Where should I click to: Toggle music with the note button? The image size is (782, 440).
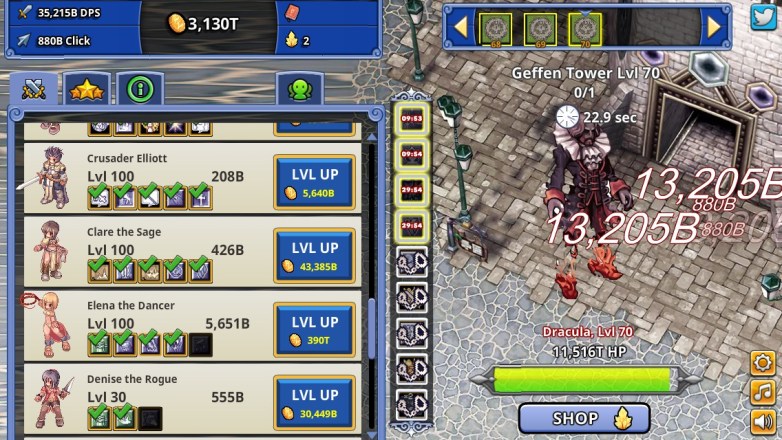[x=764, y=392]
